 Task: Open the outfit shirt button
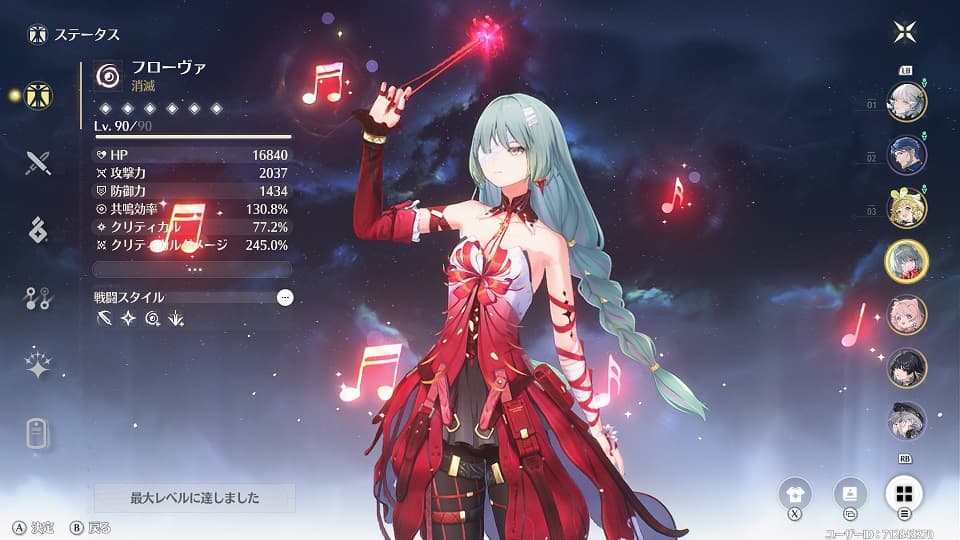(x=796, y=493)
